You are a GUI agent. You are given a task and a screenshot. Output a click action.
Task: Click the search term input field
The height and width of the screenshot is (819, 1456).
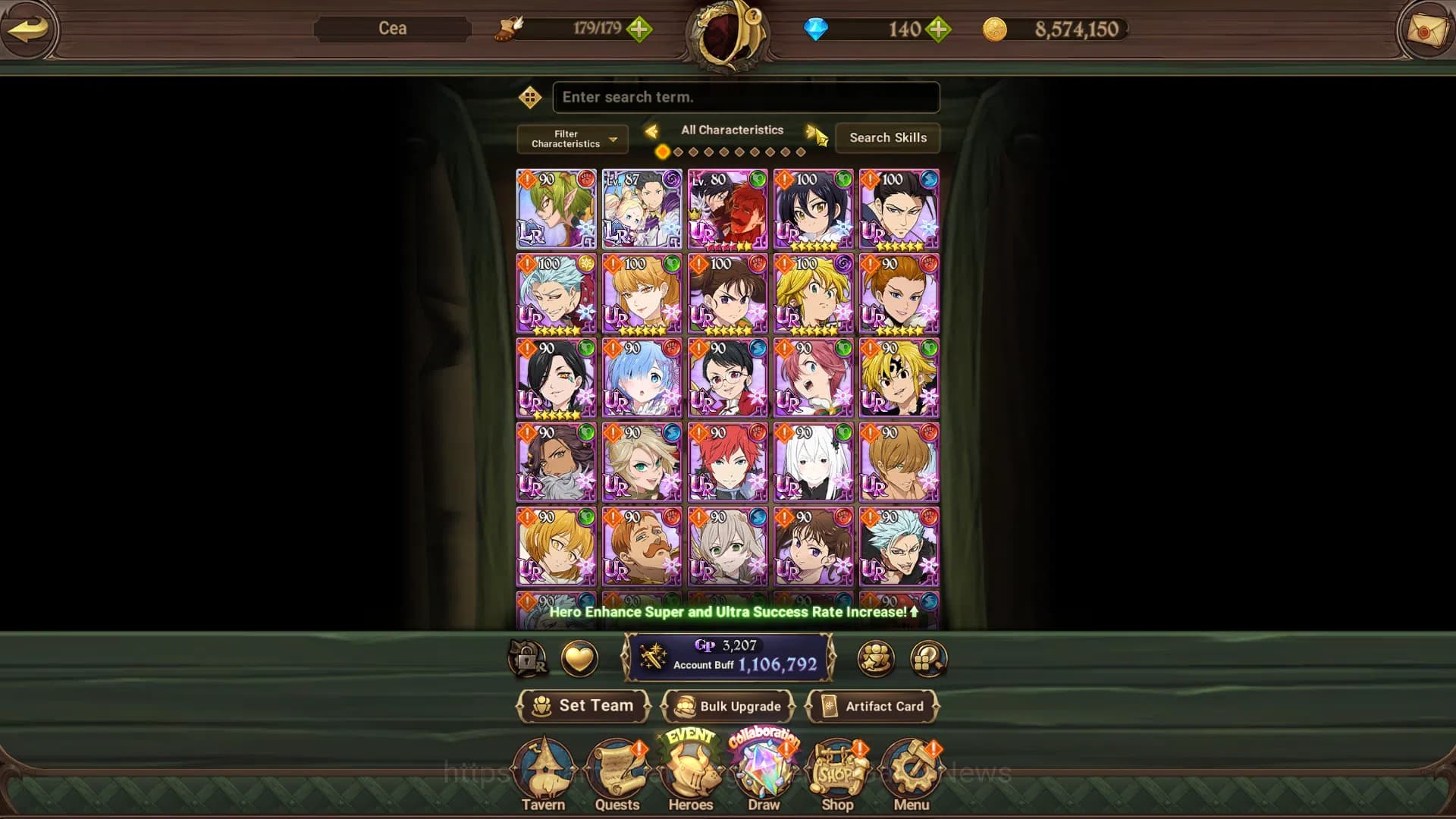(745, 97)
